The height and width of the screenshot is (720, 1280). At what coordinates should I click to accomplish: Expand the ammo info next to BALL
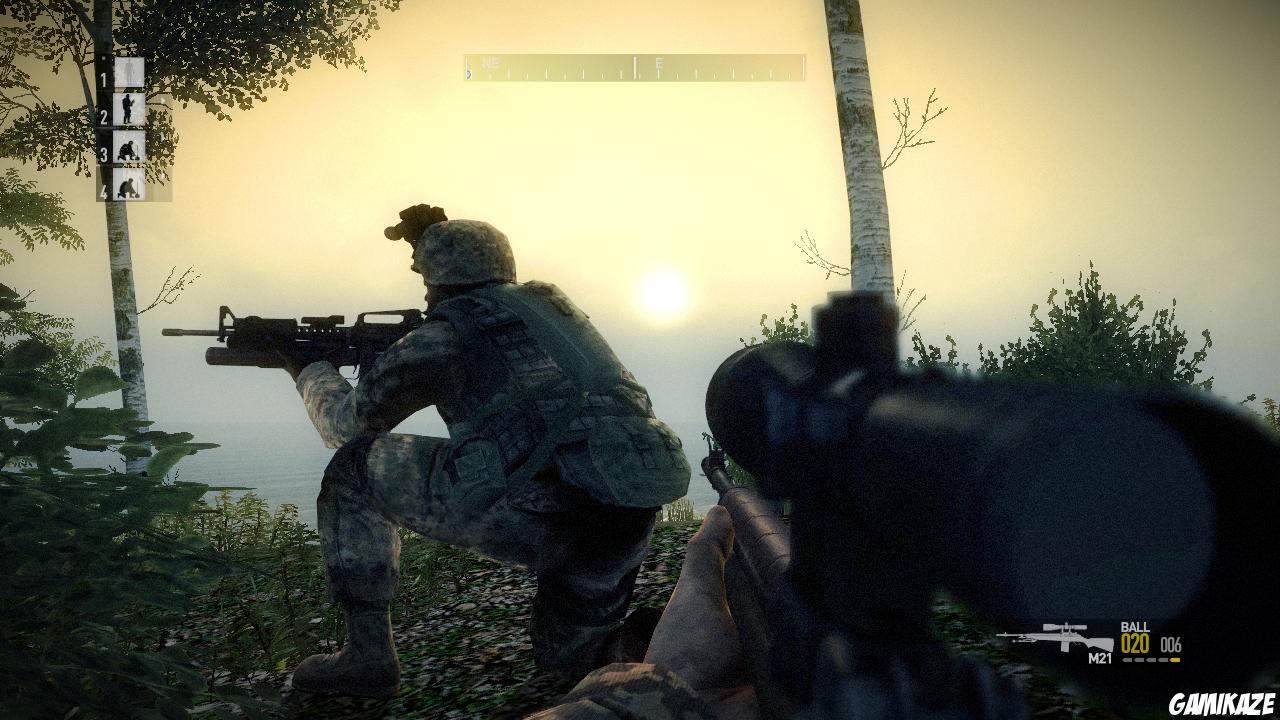[x=1171, y=645]
